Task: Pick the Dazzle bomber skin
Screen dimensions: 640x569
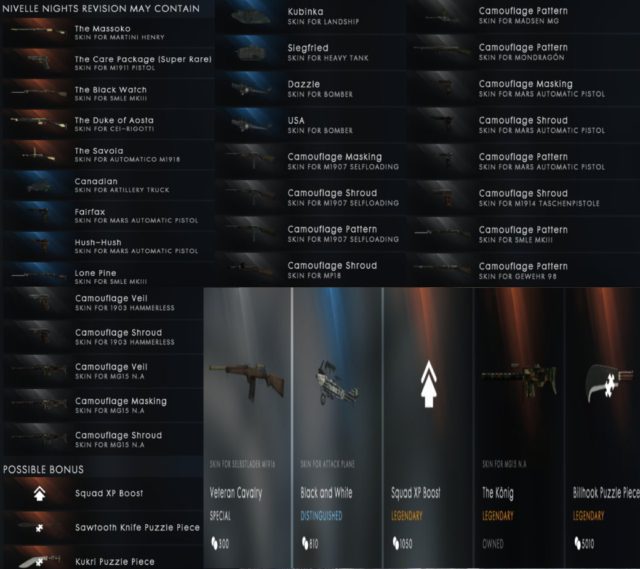Action: [310, 87]
